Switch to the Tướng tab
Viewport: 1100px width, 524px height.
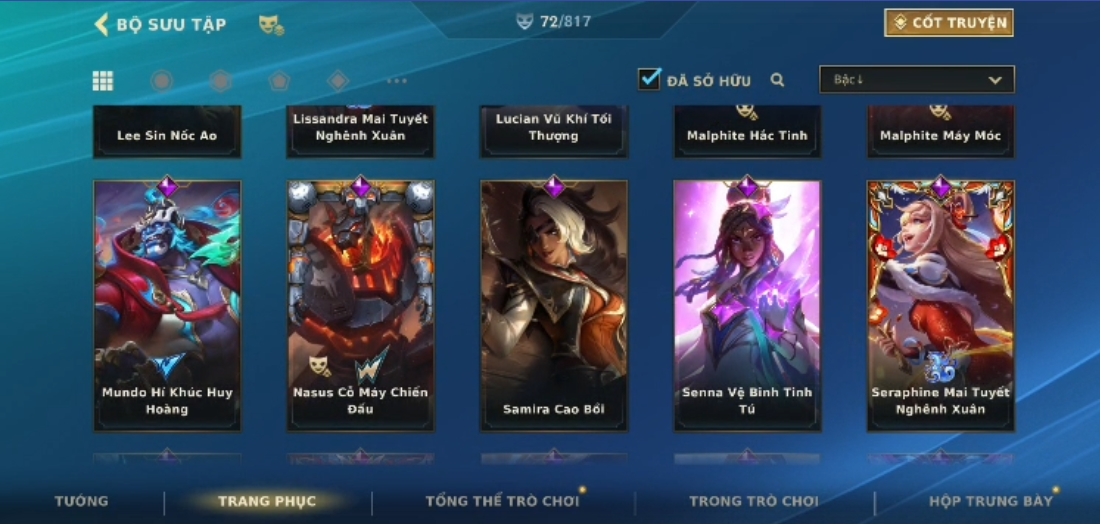82,501
